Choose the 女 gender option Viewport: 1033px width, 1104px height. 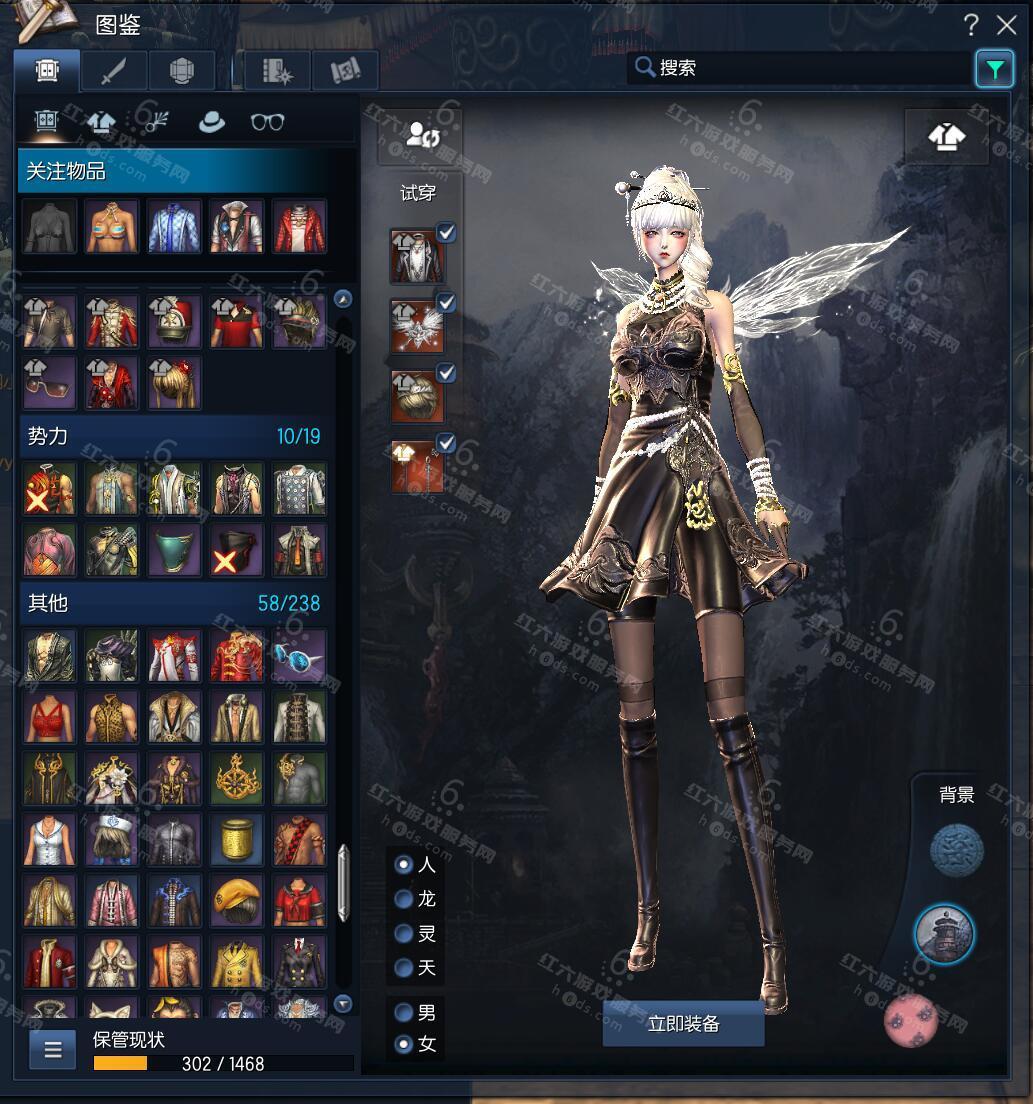[404, 1045]
